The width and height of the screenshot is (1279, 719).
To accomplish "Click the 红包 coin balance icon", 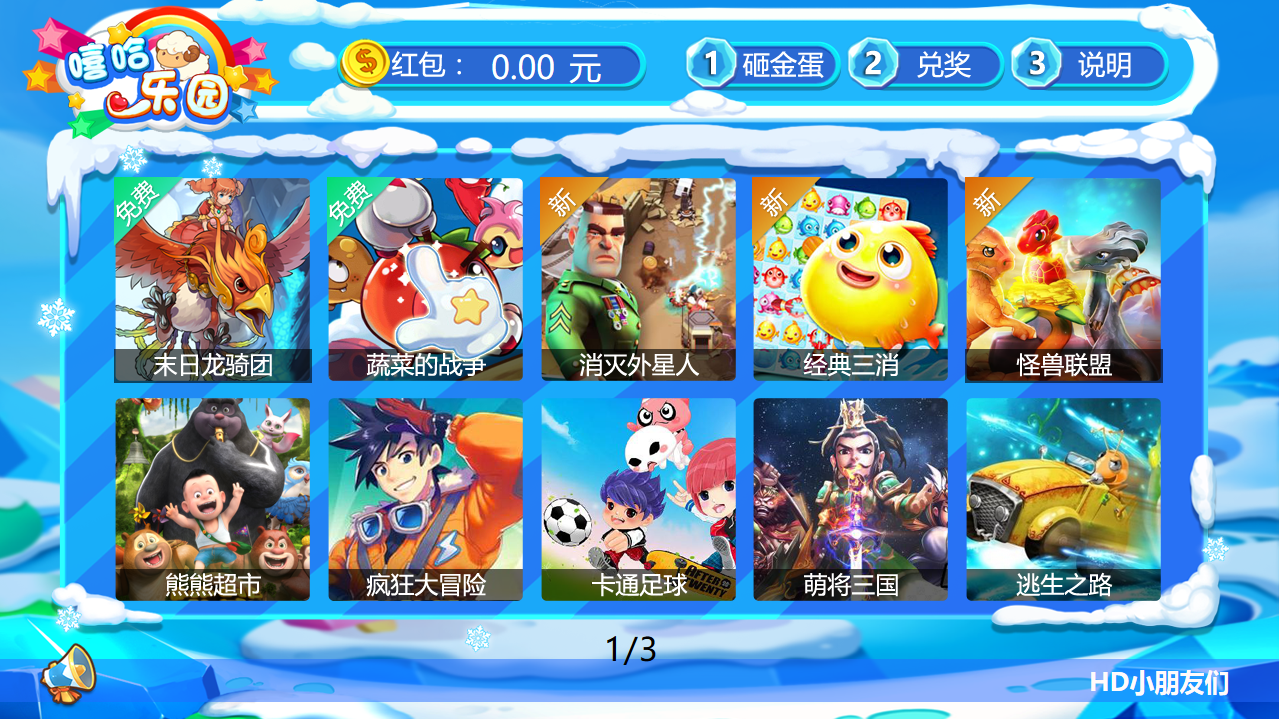I will click(364, 64).
